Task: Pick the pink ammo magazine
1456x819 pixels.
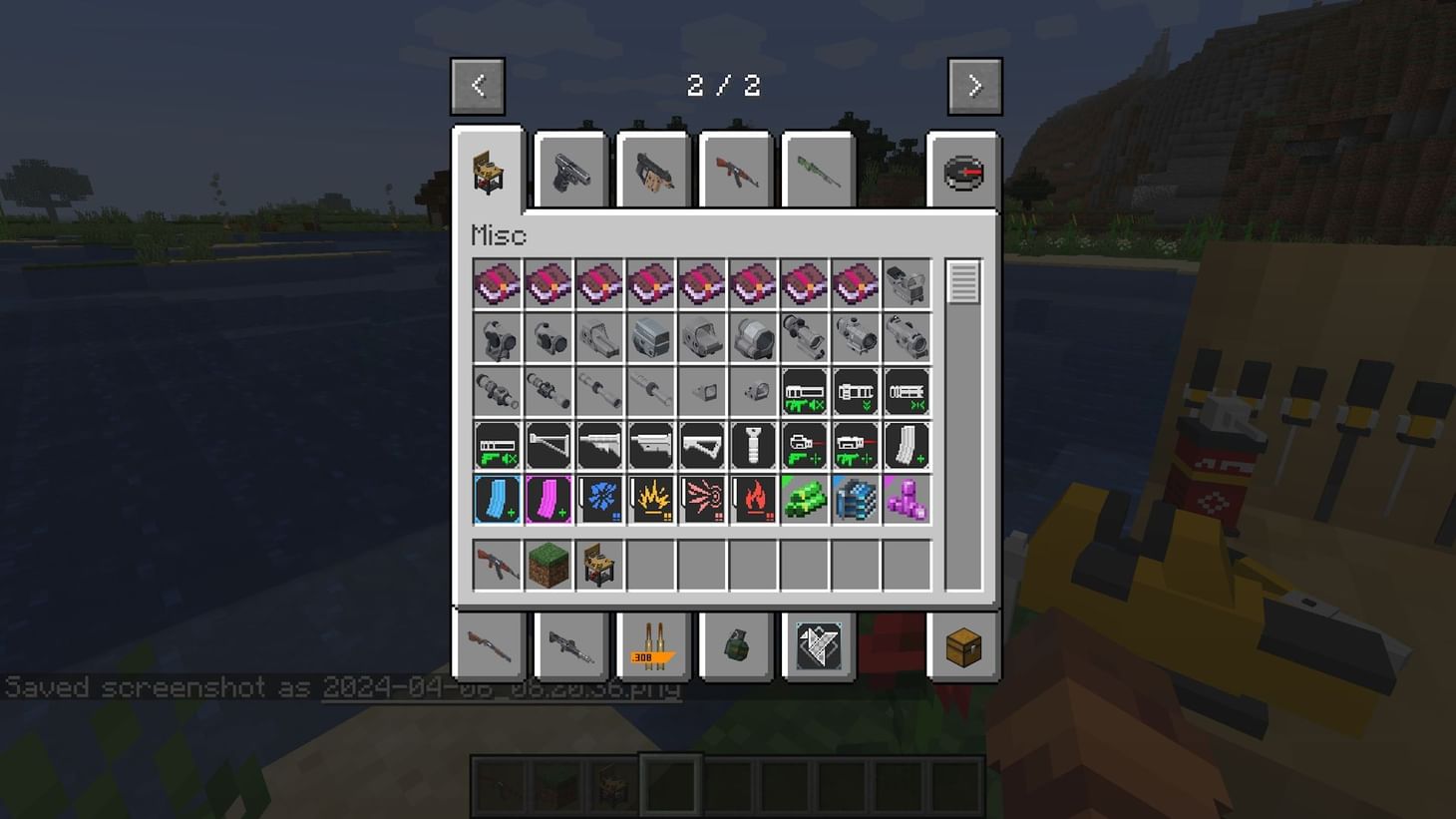Action: tap(548, 499)
